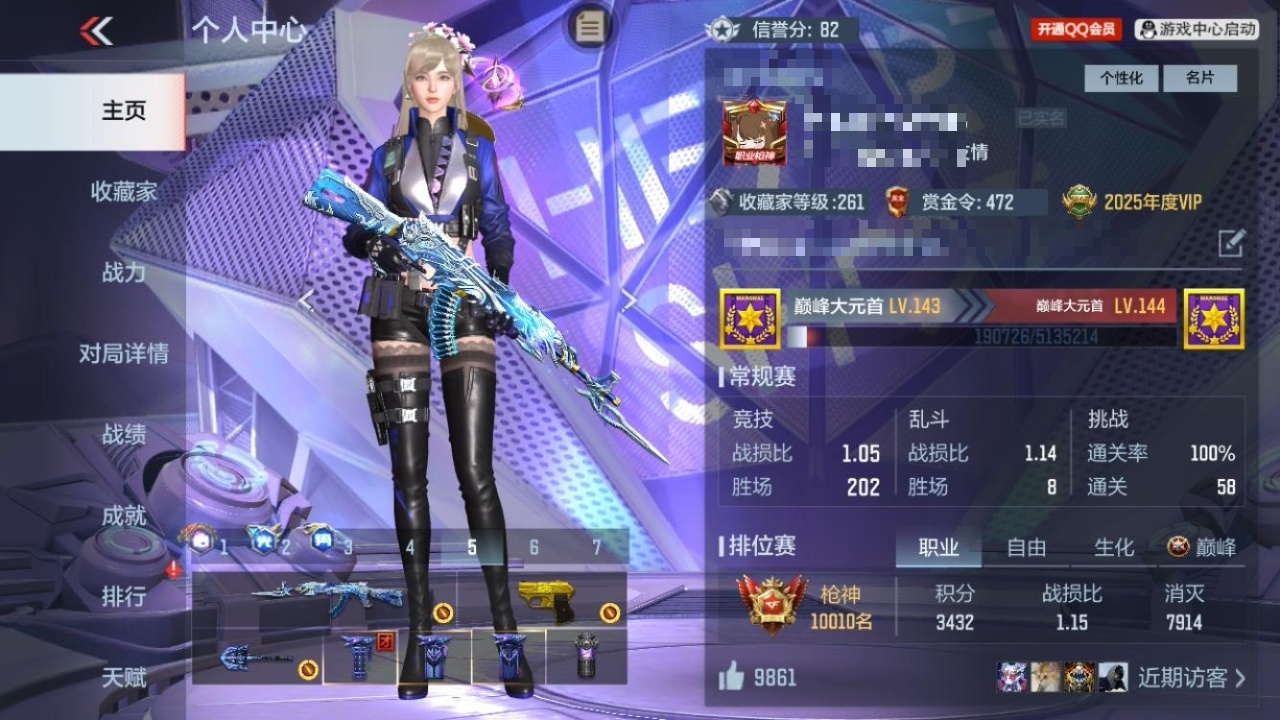Screen dimensions: 1280x720
Task: Open the 个性化 personalization button
Action: pyautogui.click(x=1121, y=78)
